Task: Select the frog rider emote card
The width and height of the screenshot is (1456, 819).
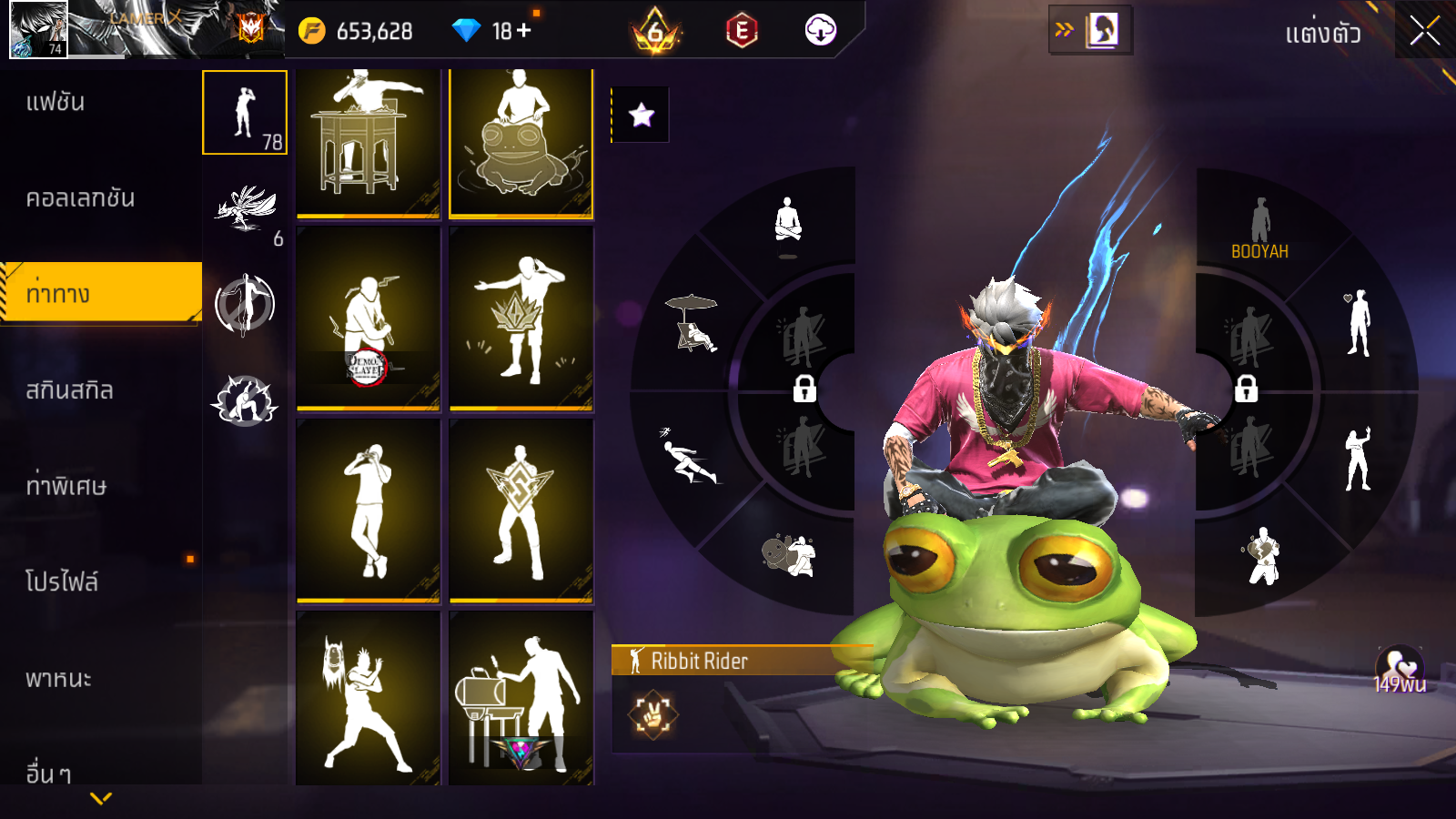Action: (x=521, y=143)
